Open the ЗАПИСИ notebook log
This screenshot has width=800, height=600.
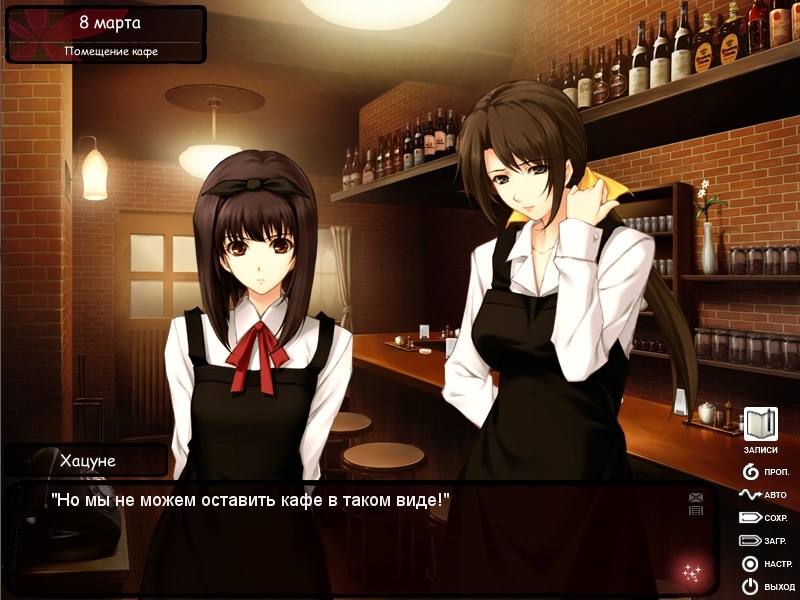click(760, 424)
